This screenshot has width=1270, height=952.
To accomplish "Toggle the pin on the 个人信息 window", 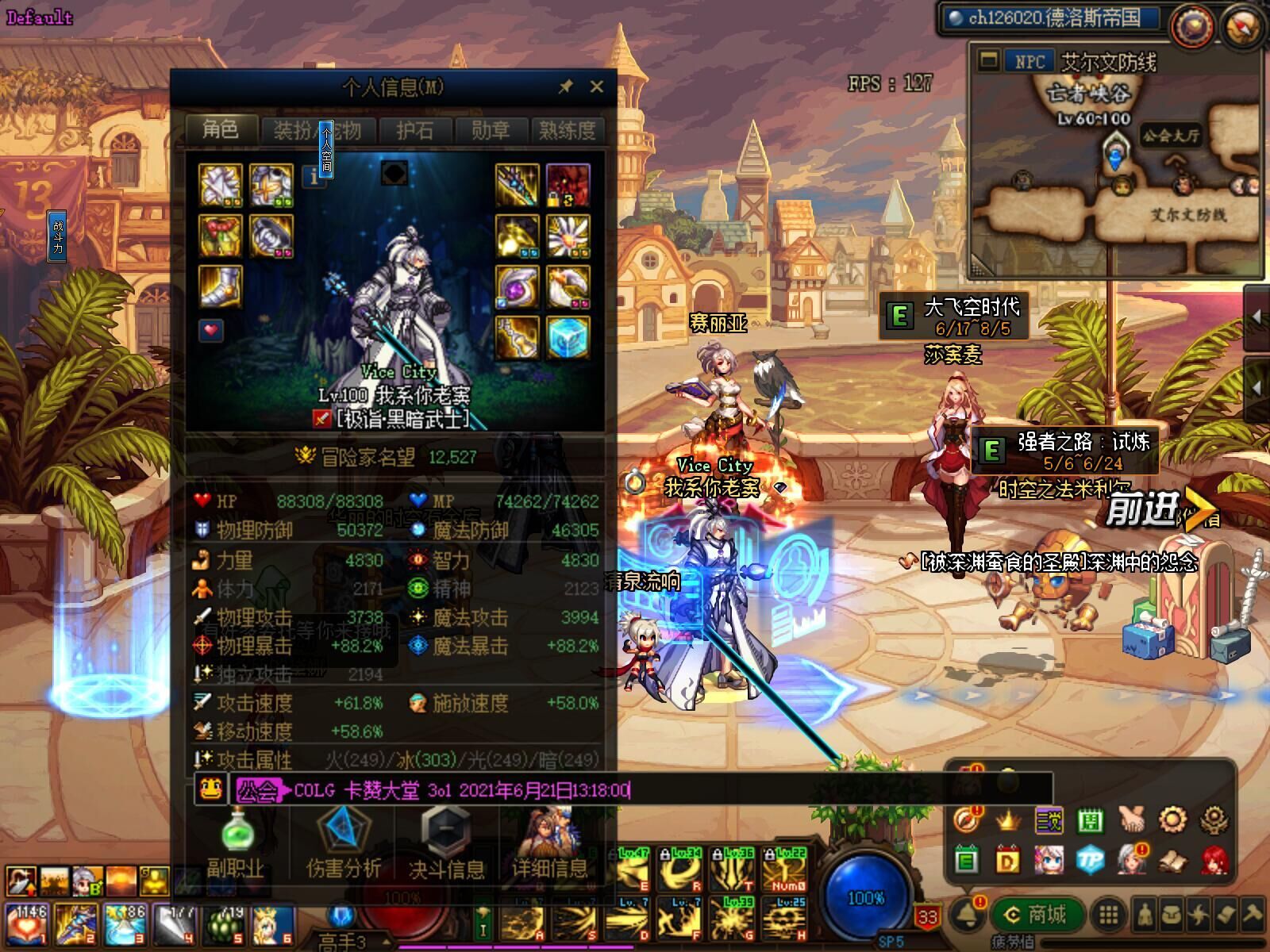I will pyautogui.click(x=567, y=86).
